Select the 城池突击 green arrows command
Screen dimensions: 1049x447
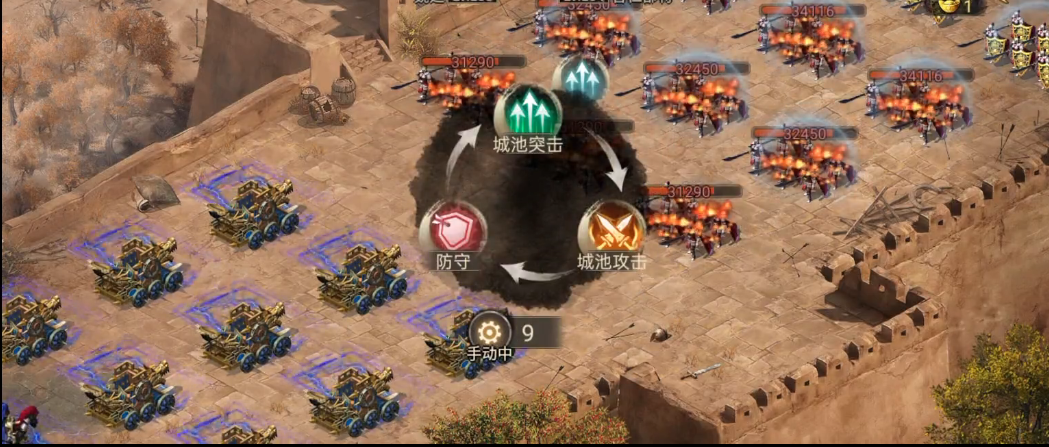point(527,112)
